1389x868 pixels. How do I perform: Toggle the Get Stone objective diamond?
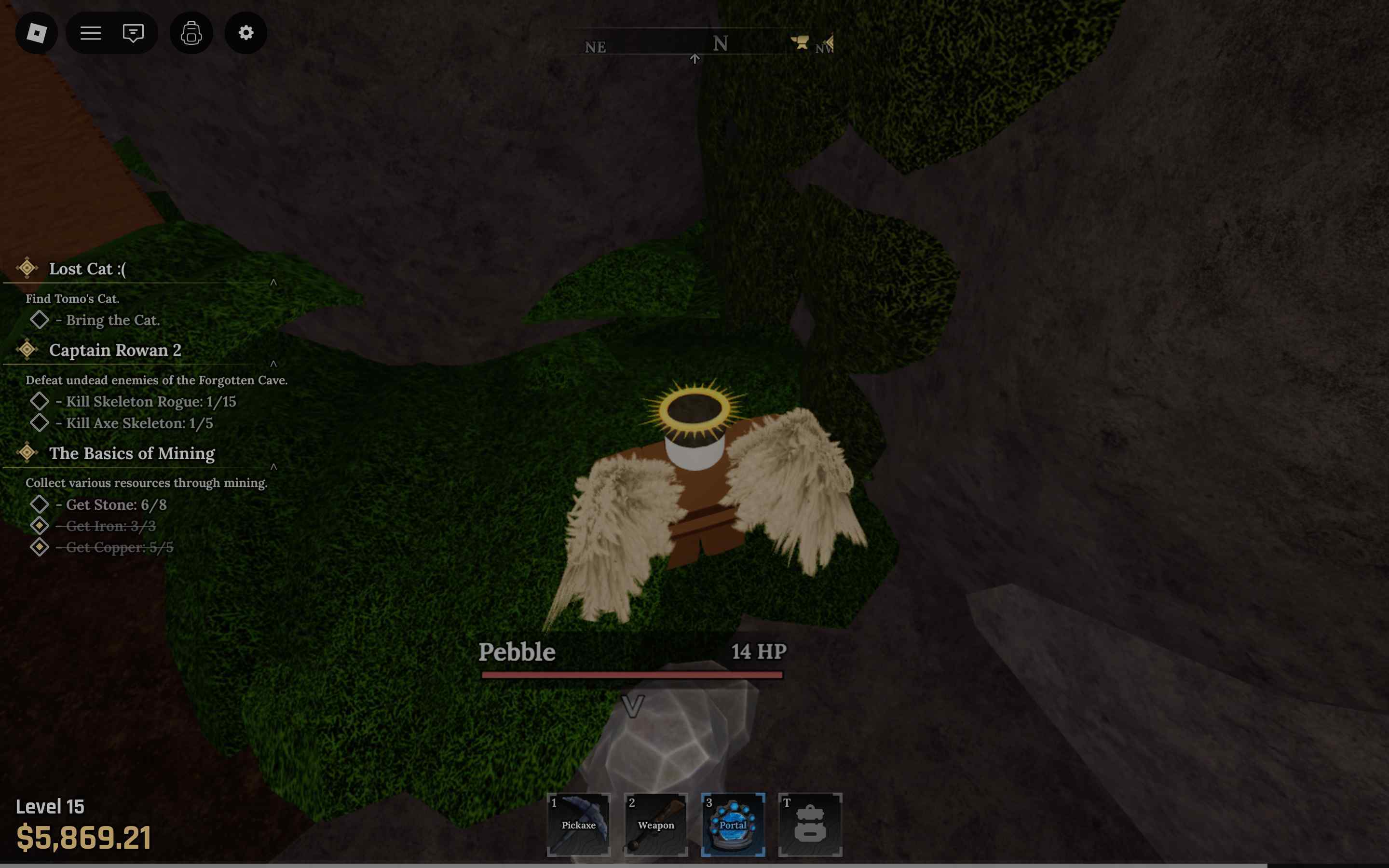(x=40, y=503)
